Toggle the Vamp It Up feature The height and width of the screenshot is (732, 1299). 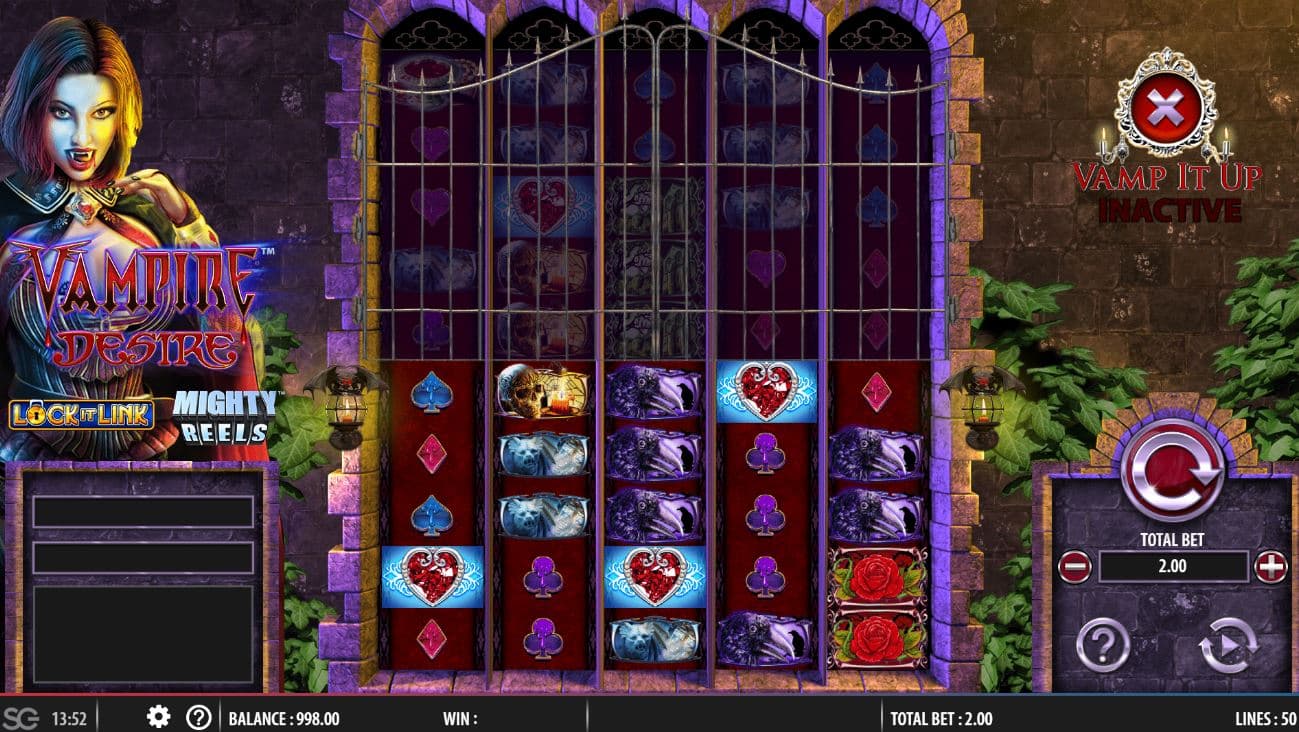[1166, 104]
